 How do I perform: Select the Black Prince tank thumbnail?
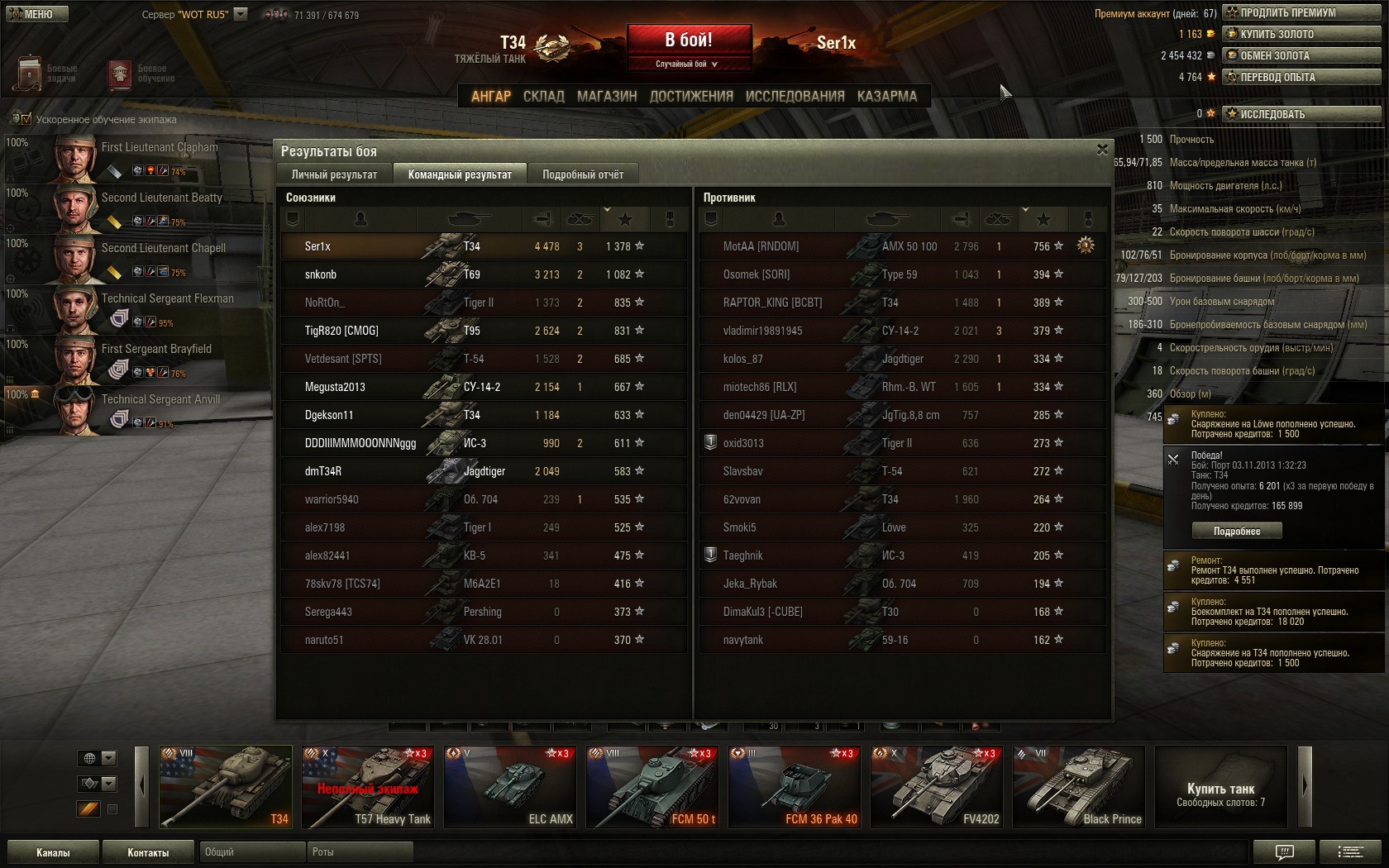pyautogui.click(x=1079, y=787)
